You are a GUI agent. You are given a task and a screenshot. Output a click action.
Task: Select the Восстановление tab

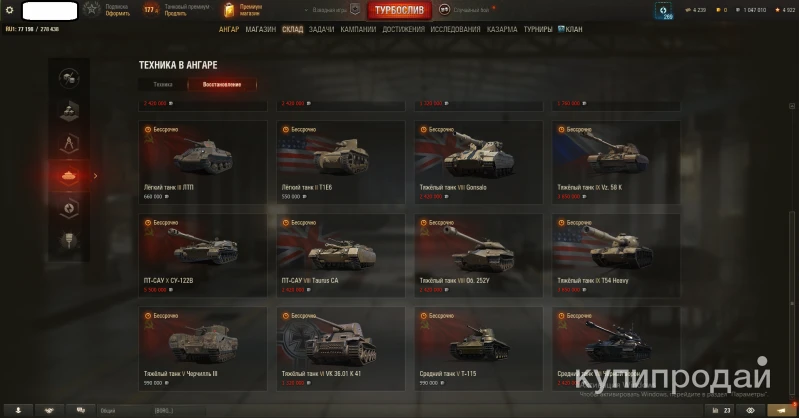(x=221, y=85)
